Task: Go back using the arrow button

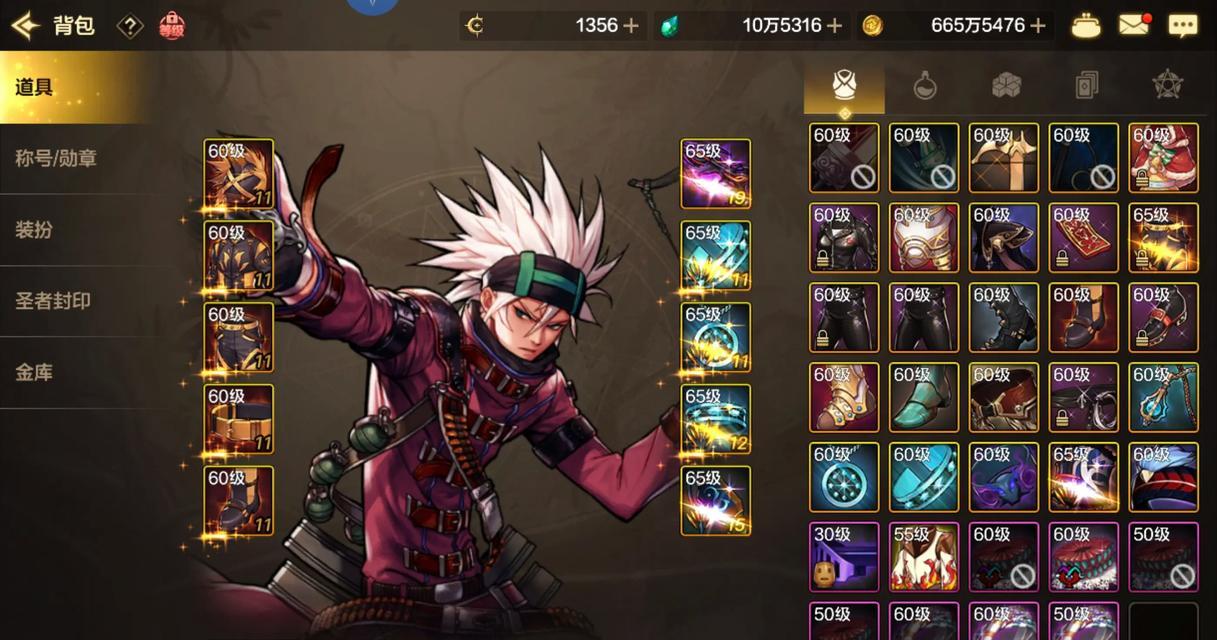Action: (25, 25)
